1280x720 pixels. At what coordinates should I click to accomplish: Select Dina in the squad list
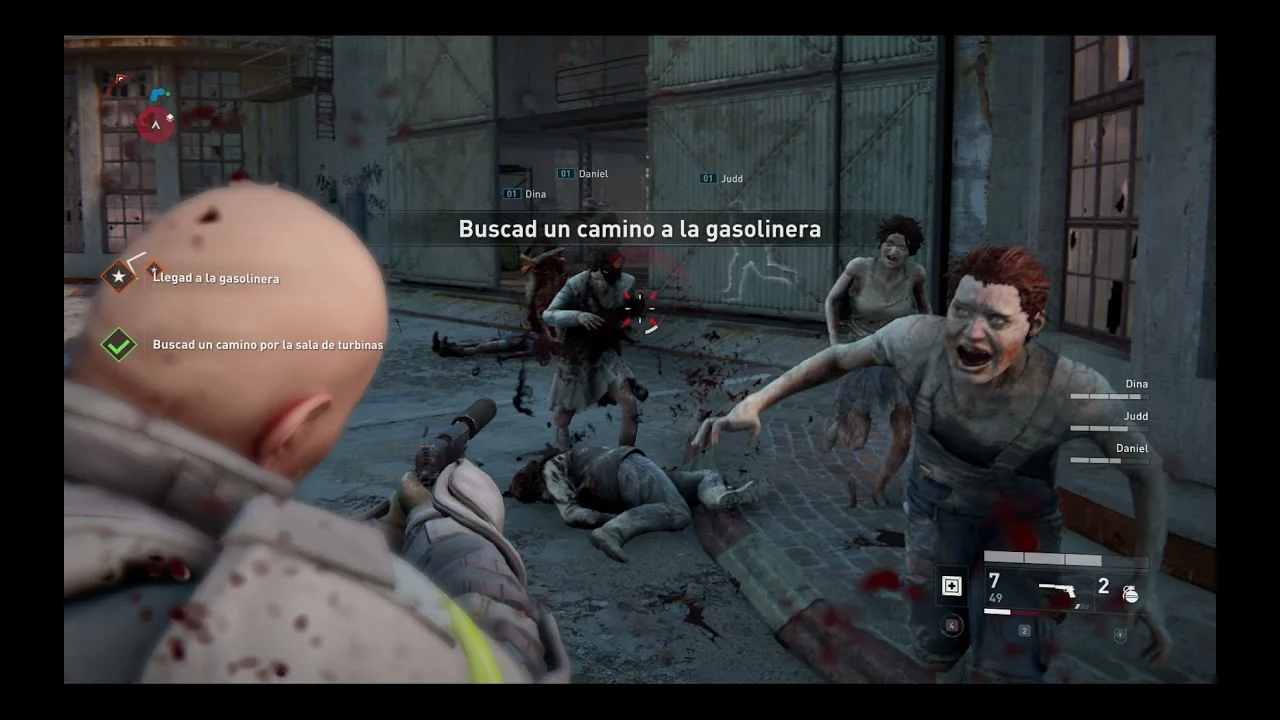pos(1136,384)
